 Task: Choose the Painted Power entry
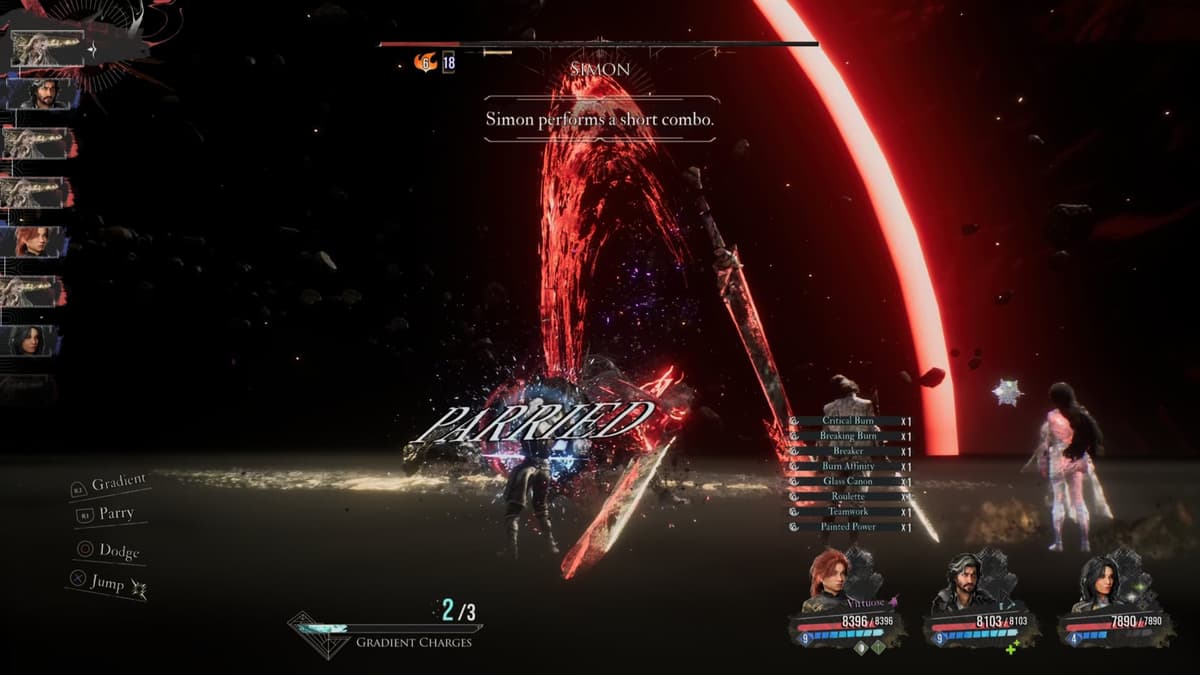pyautogui.click(x=848, y=526)
